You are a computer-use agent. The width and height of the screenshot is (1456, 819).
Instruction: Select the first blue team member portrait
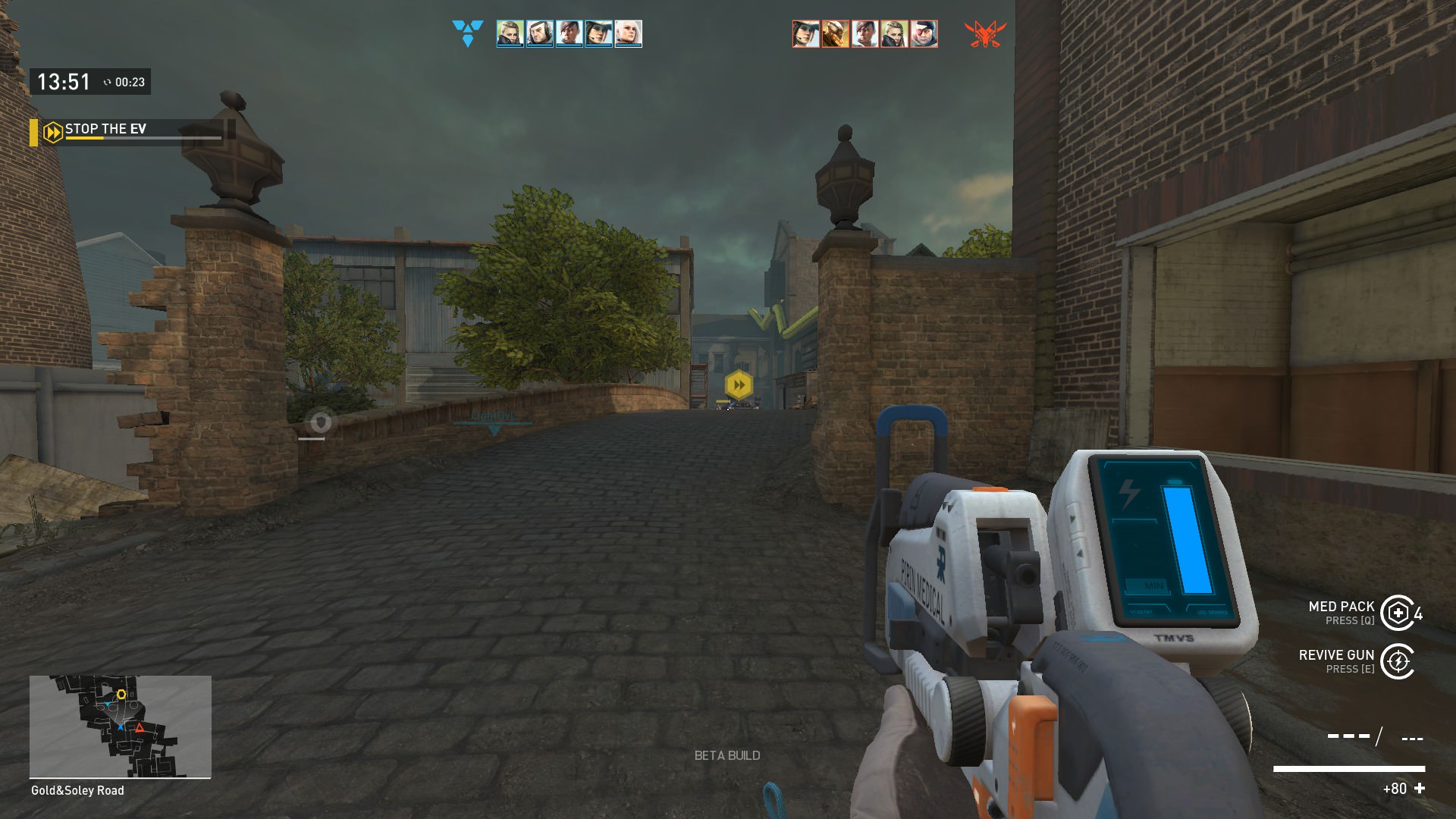pos(510,33)
